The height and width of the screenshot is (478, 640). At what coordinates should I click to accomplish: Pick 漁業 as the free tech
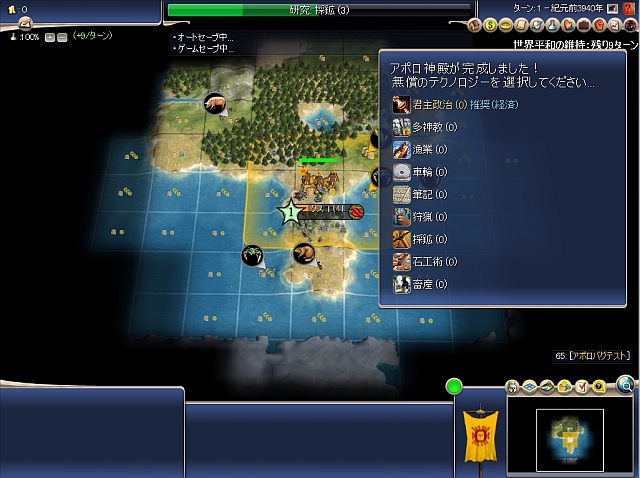point(425,149)
